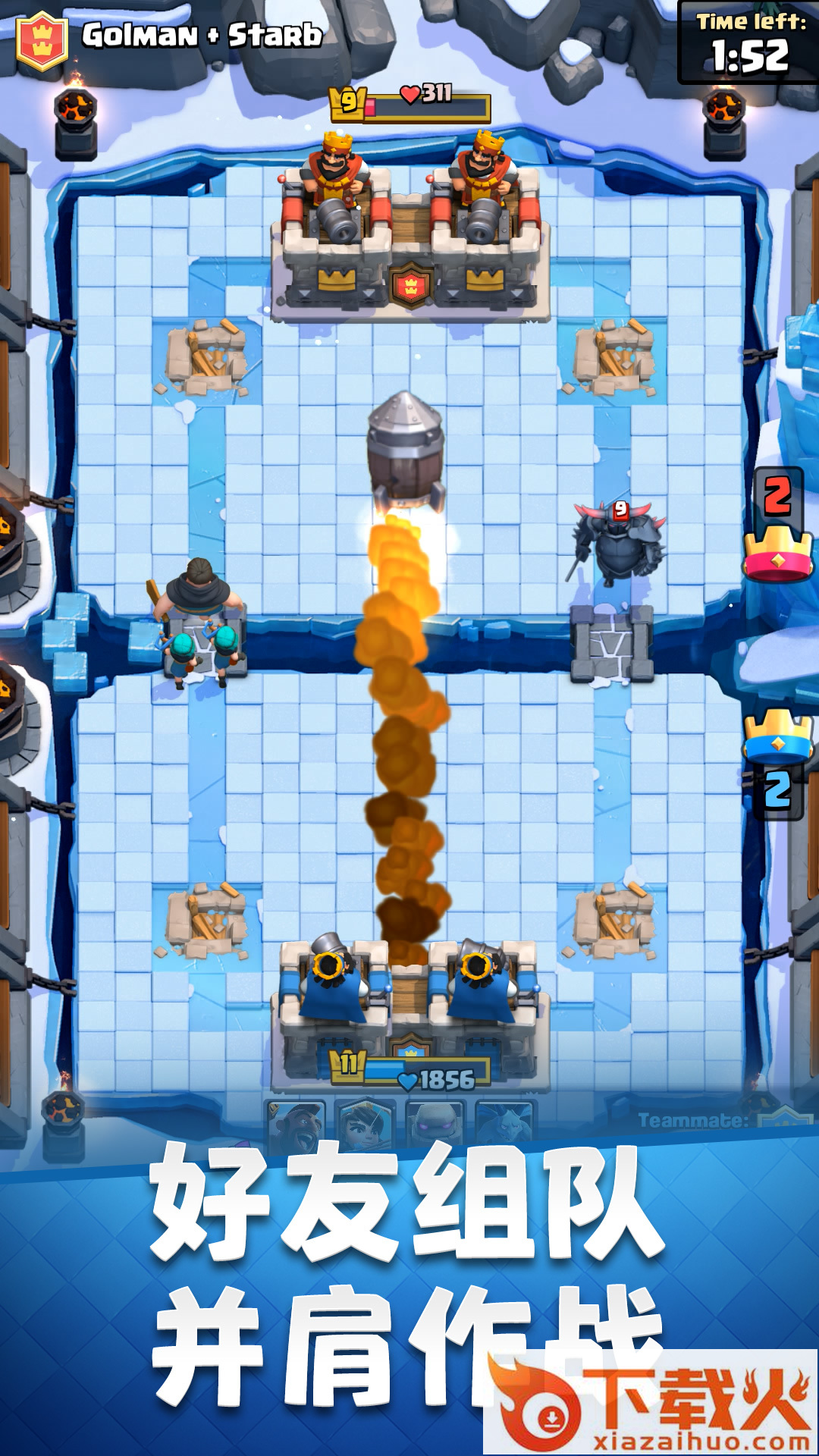The height and width of the screenshot is (1456, 819).
Task: Select the Minion card
Action: click(x=505, y=1124)
